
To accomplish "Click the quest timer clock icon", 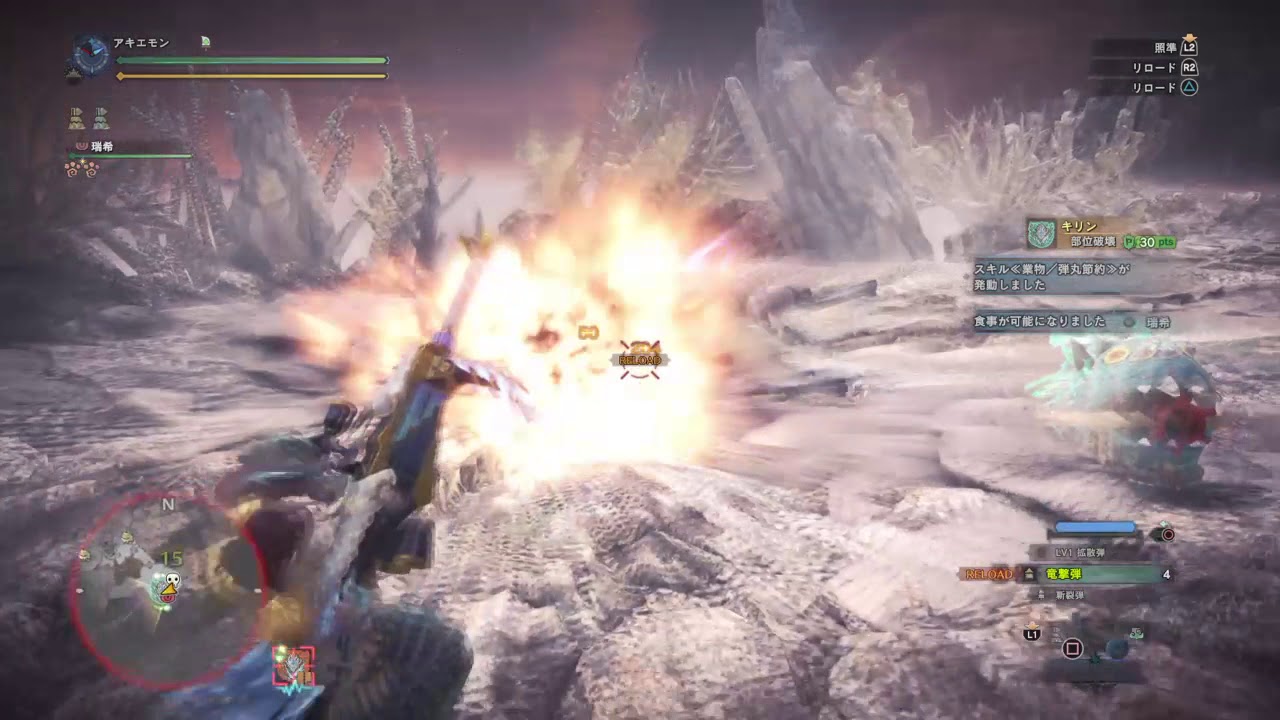I will tap(92, 53).
